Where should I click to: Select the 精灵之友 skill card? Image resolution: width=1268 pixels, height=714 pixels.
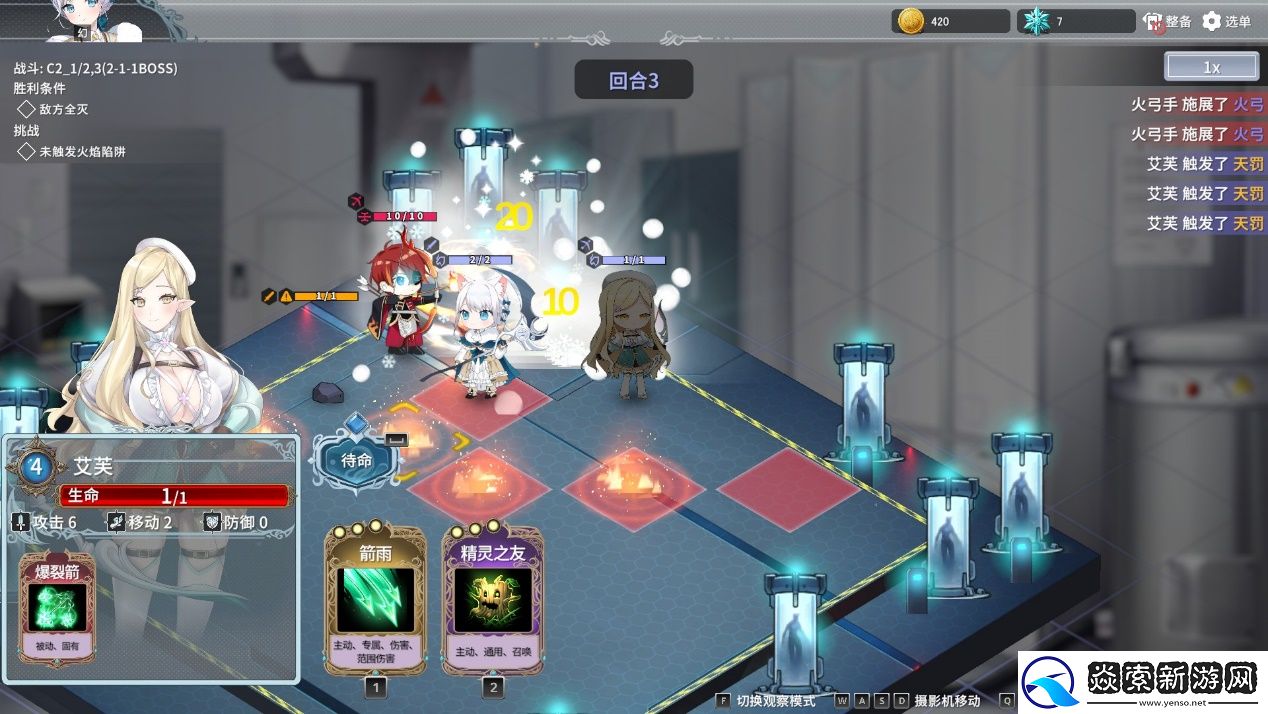click(492, 598)
